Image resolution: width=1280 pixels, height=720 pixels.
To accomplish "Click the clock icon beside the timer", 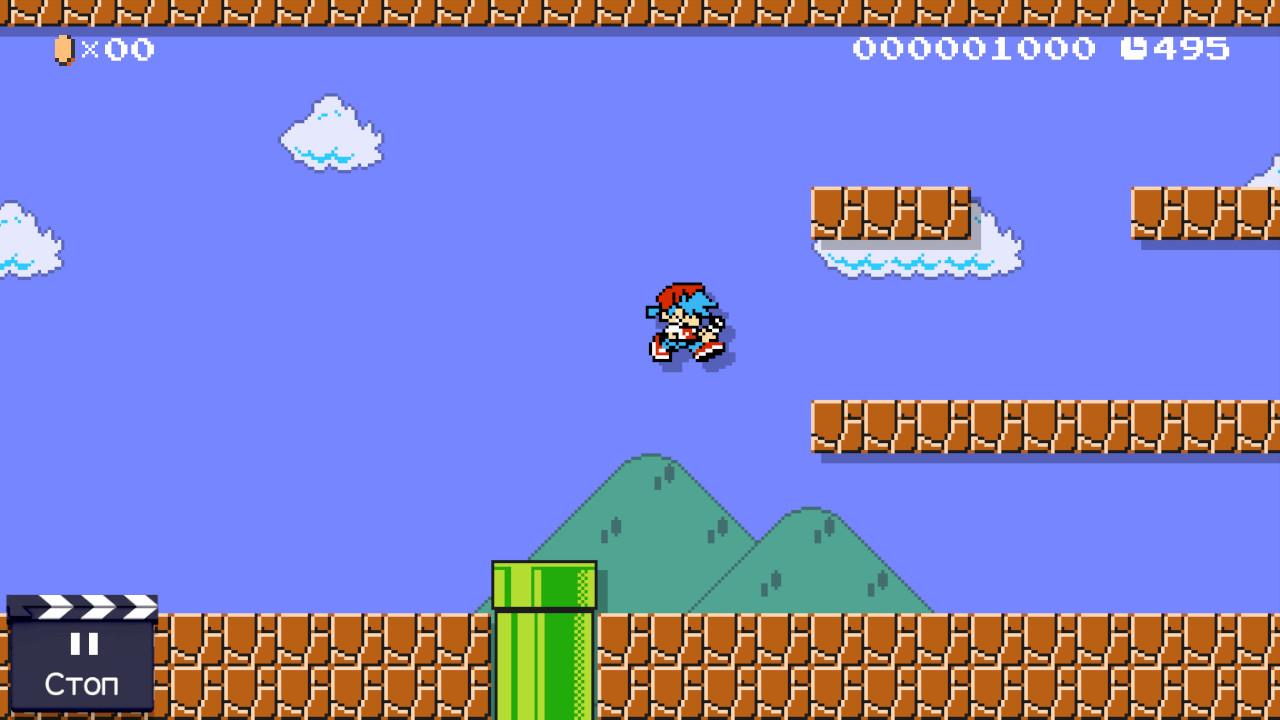I will click(x=1131, y=48).
